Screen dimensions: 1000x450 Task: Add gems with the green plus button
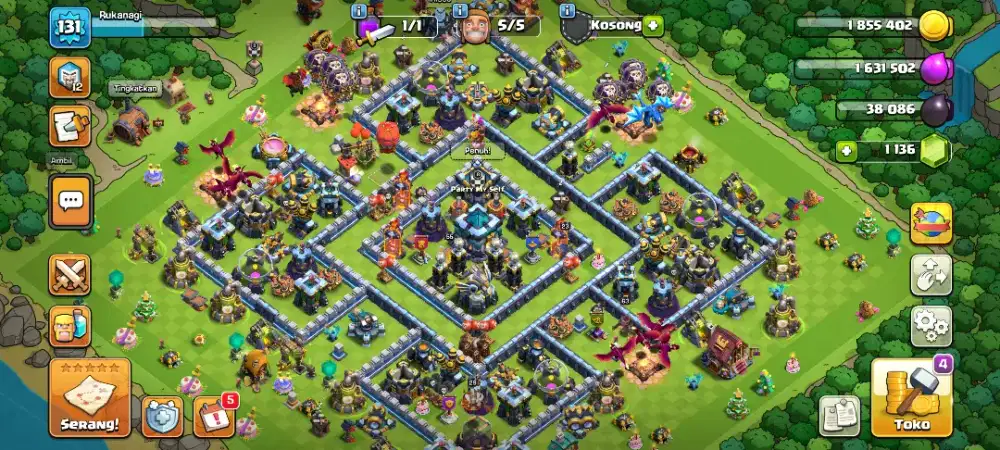(x=847, y=151)
